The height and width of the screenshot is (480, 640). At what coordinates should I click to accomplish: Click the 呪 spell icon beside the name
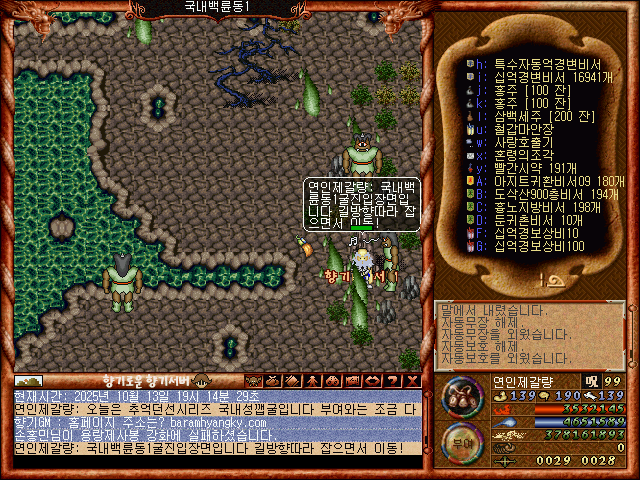tap(591, 381)
